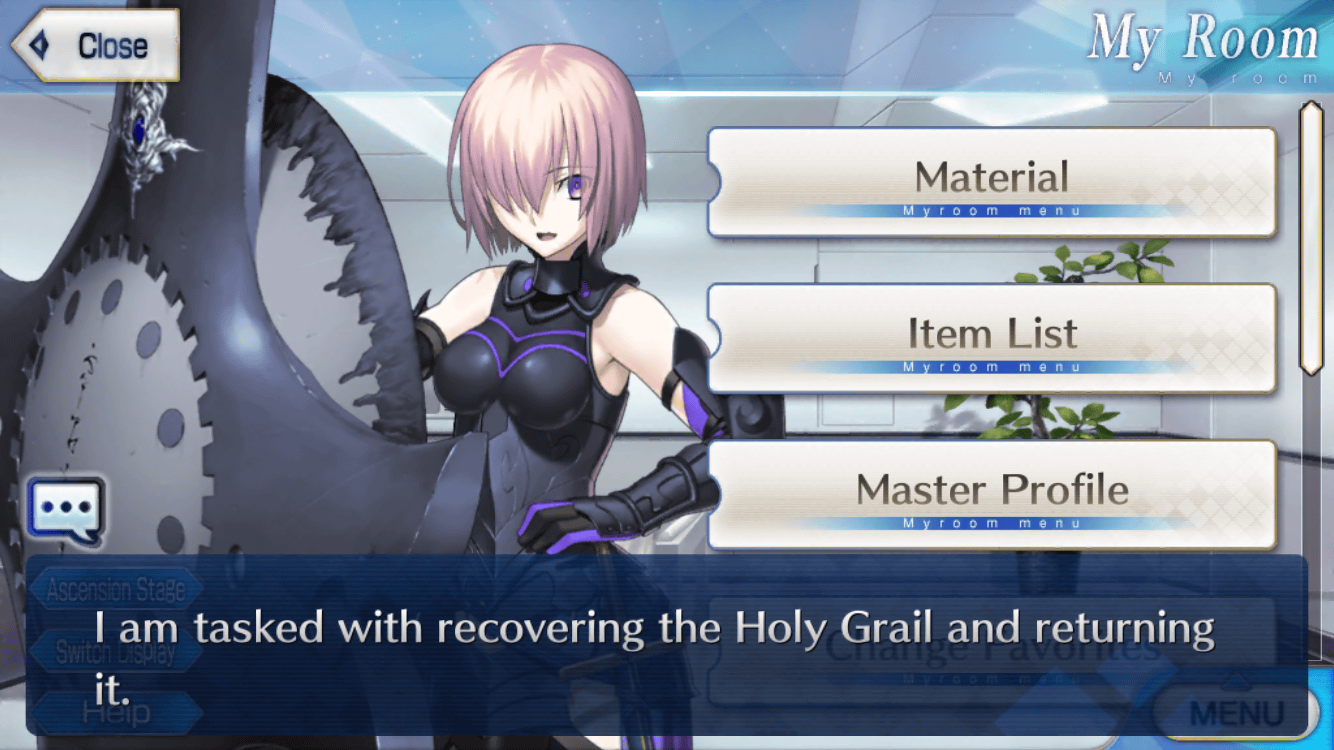Toggle the Switch Display button
This screenshot has width=1334, height=750.
[115, 652]
